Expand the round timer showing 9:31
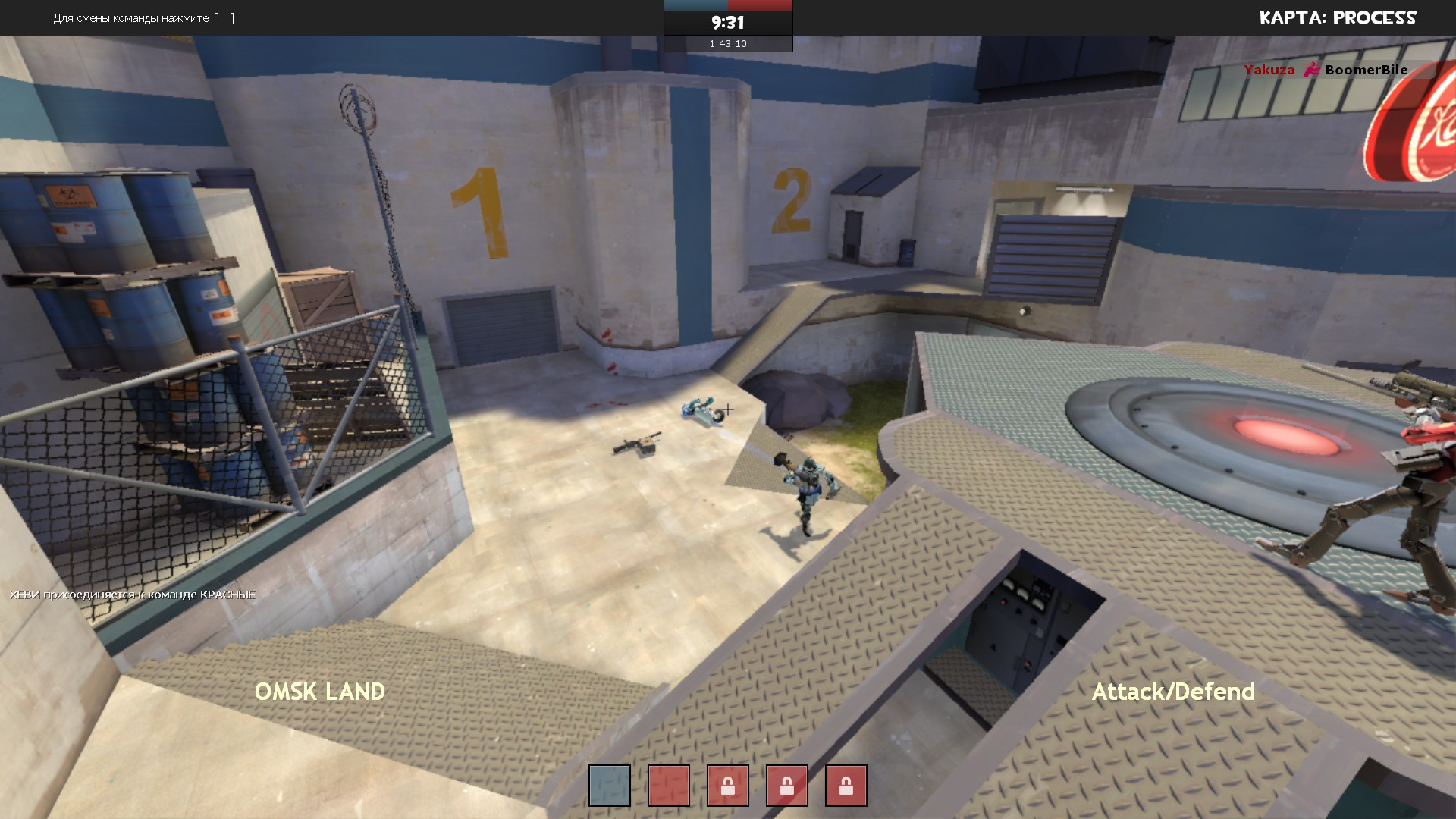1456x819 pixels. point(726,23)
